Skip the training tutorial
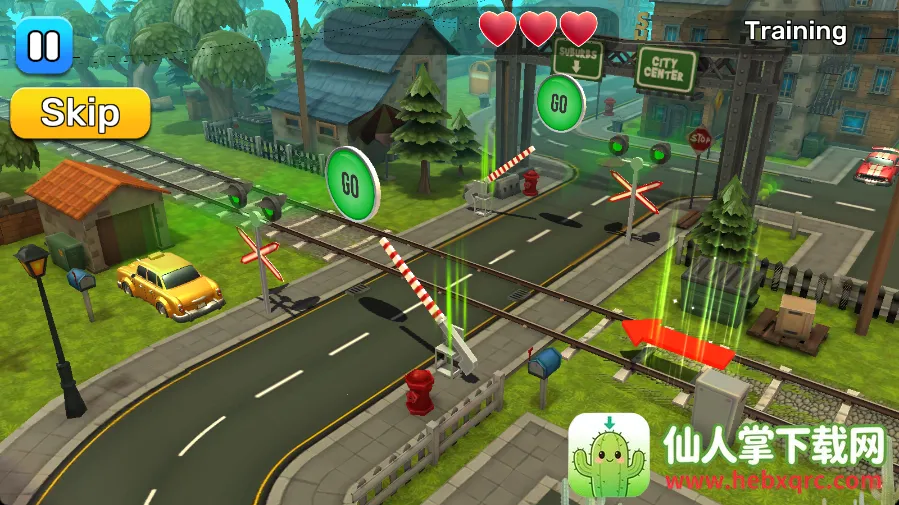Image resolution: width=899 pixels, height=505 pixels. click(x=80, y=113)
